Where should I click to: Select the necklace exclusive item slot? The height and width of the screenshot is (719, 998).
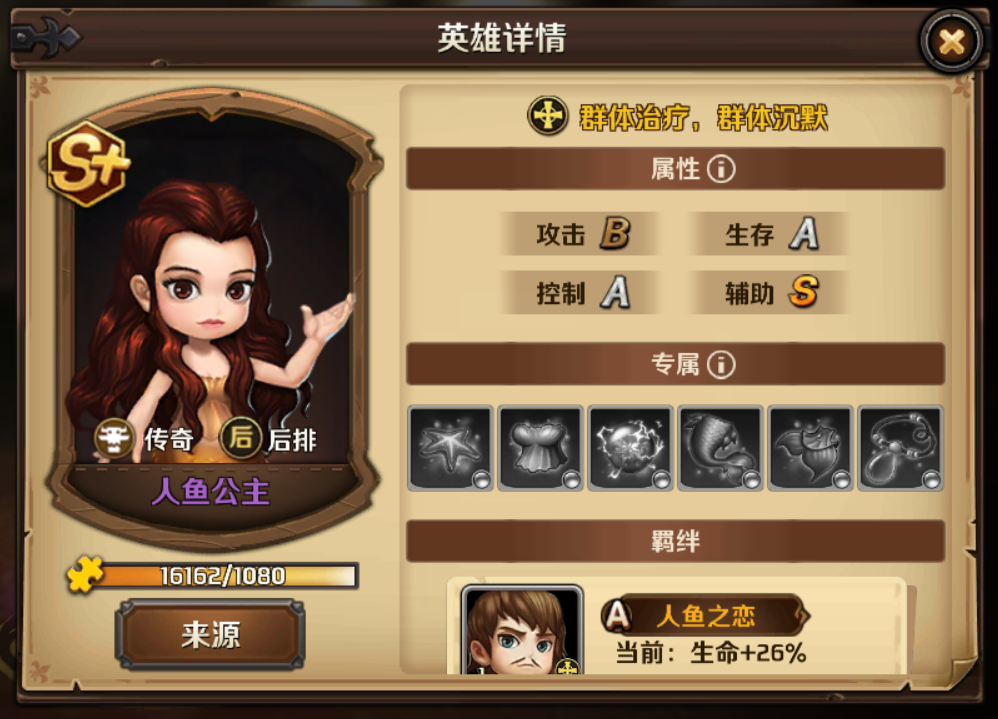(x=900, y=447)
